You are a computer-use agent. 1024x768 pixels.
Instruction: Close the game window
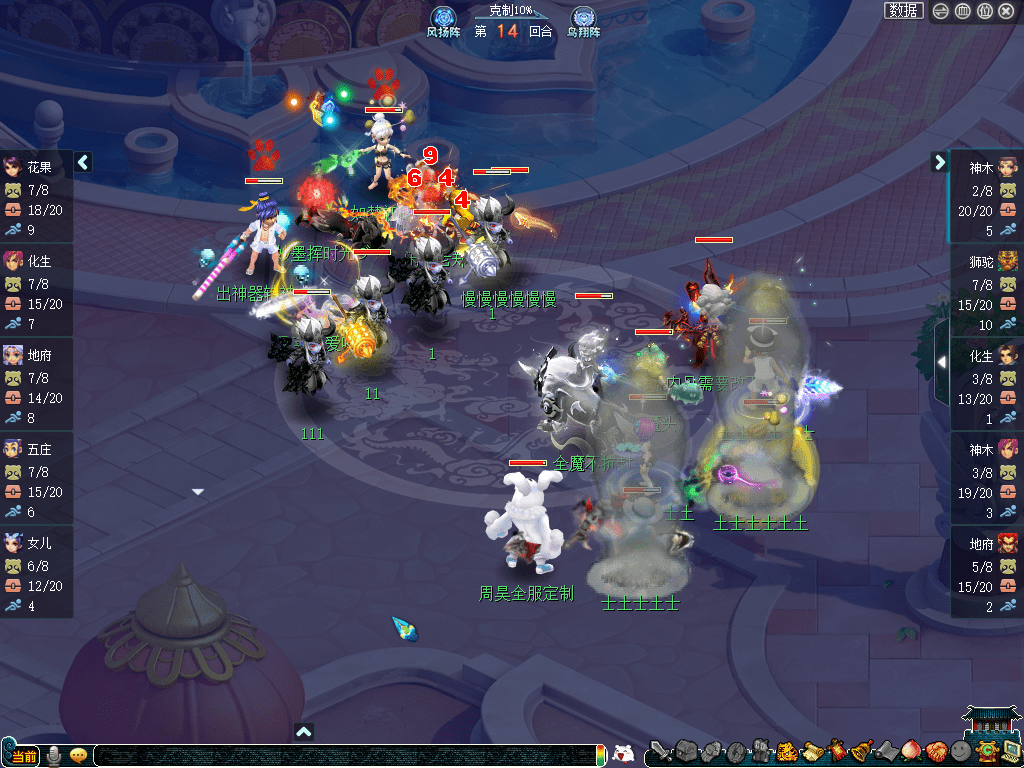pos(1005,11)
